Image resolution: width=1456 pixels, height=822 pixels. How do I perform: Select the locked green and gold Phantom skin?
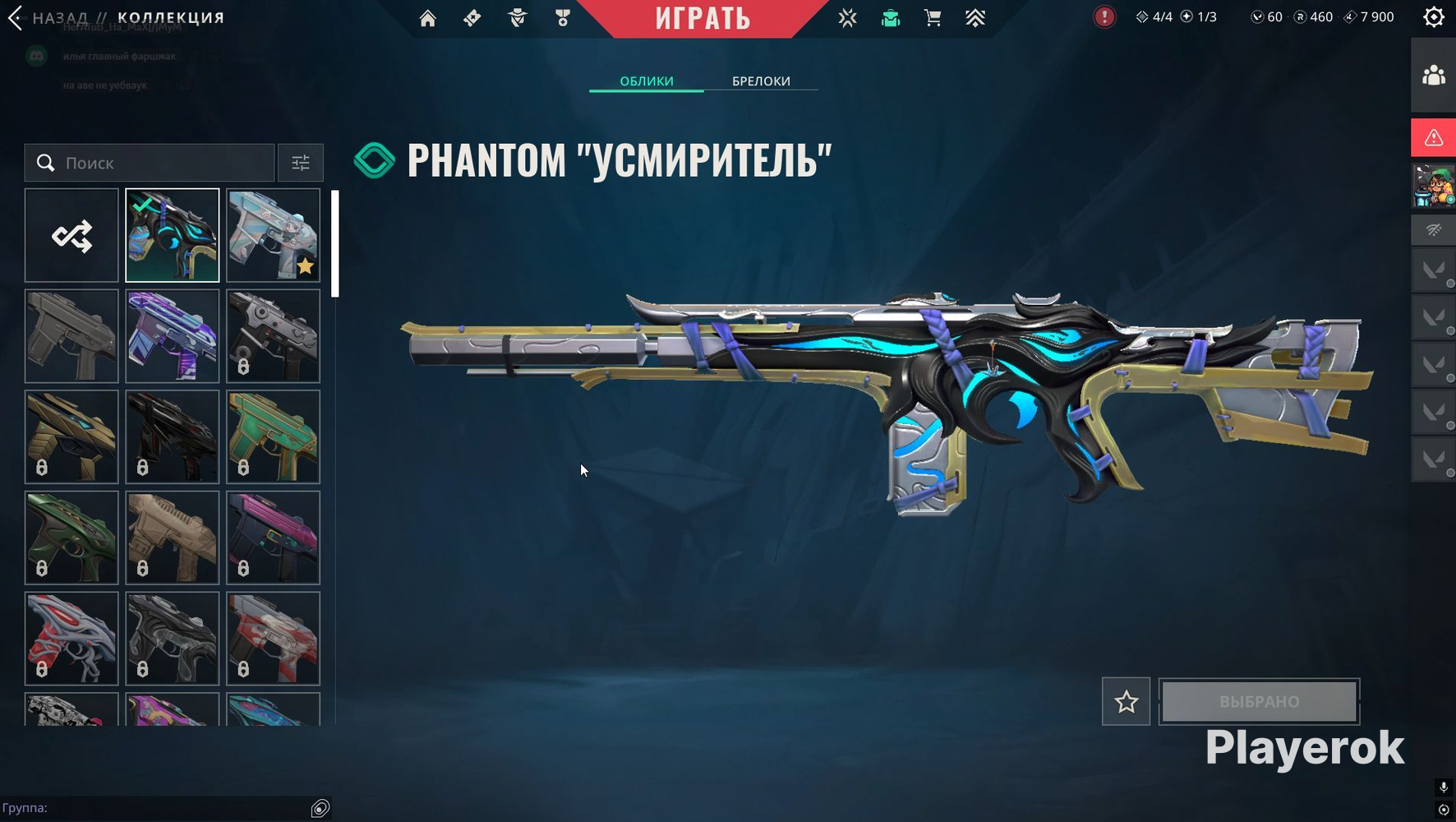[273, 436]
